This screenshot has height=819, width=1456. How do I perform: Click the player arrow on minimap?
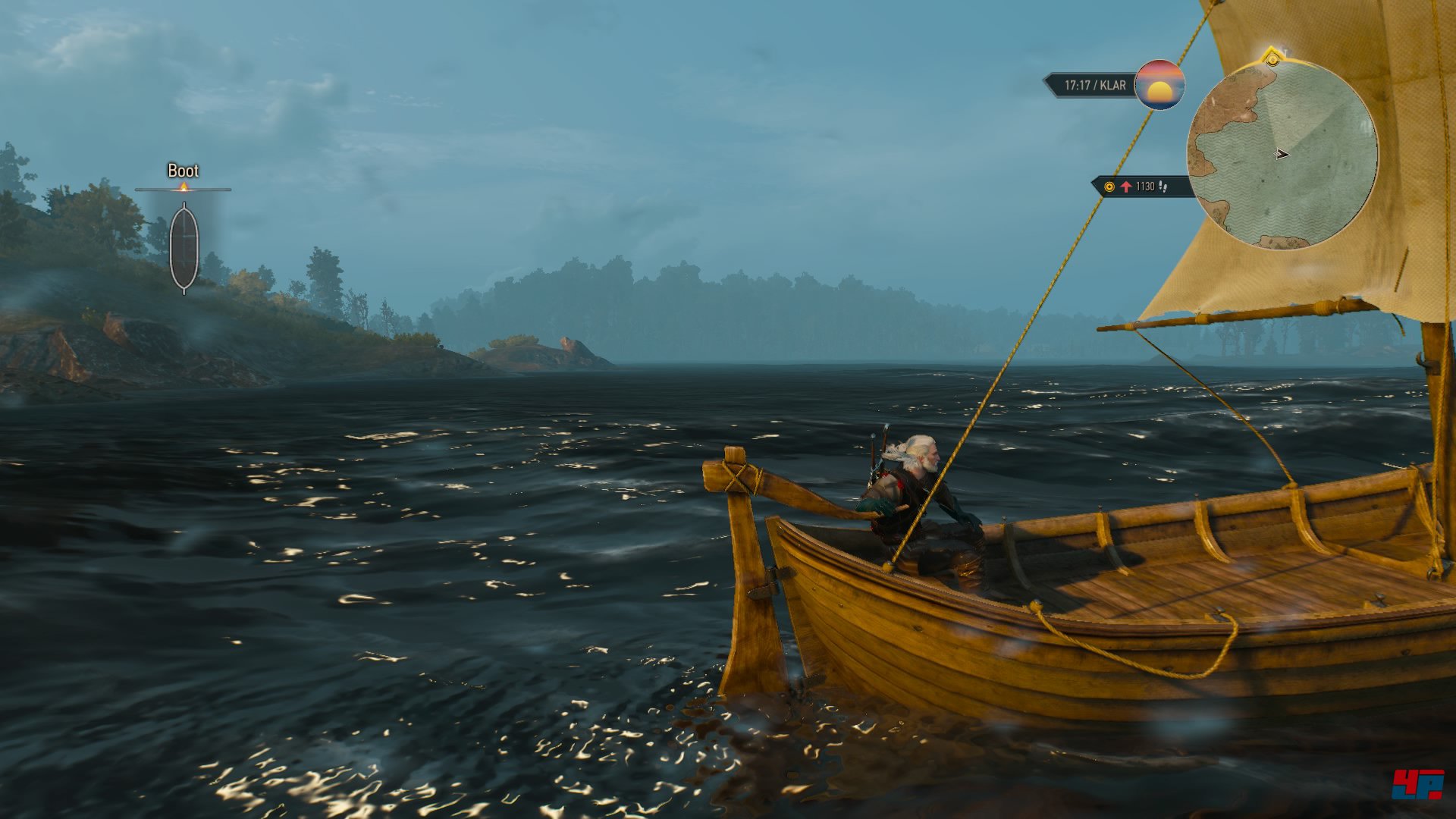(1282, 155)
